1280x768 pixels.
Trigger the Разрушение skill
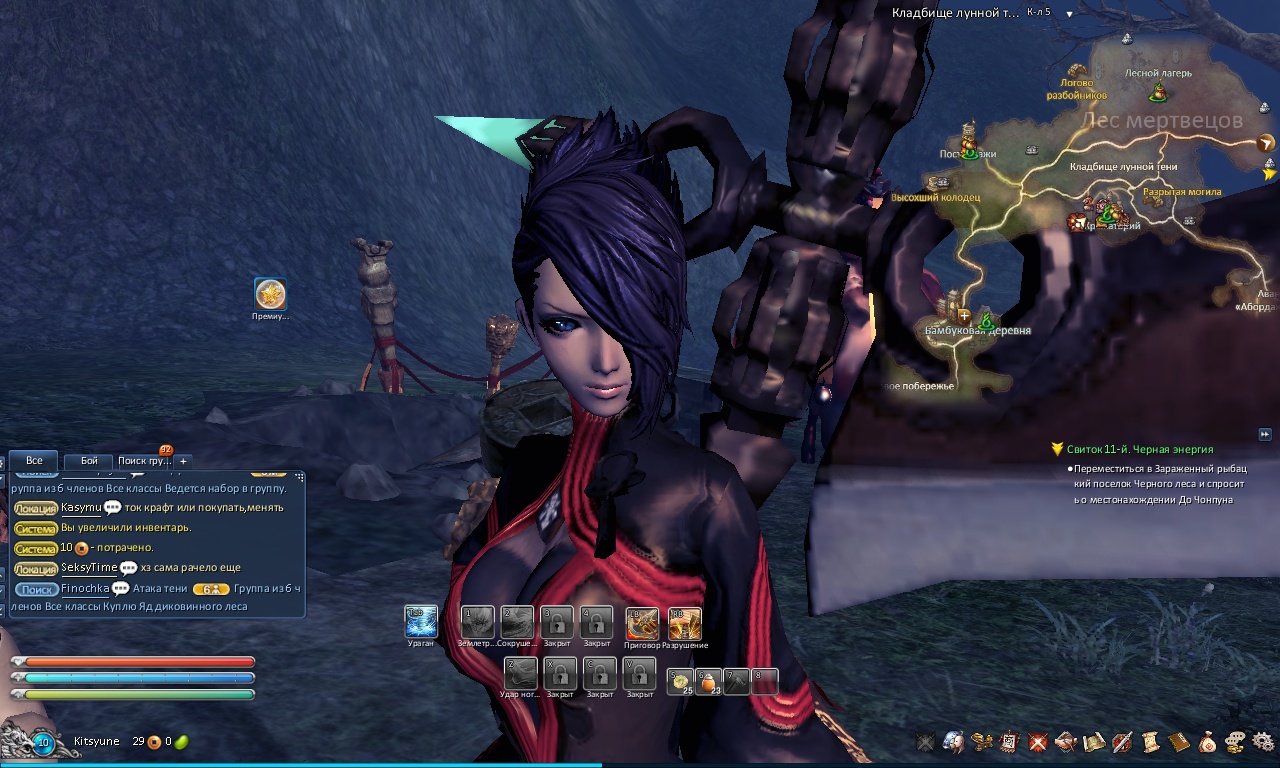point(685,623)
